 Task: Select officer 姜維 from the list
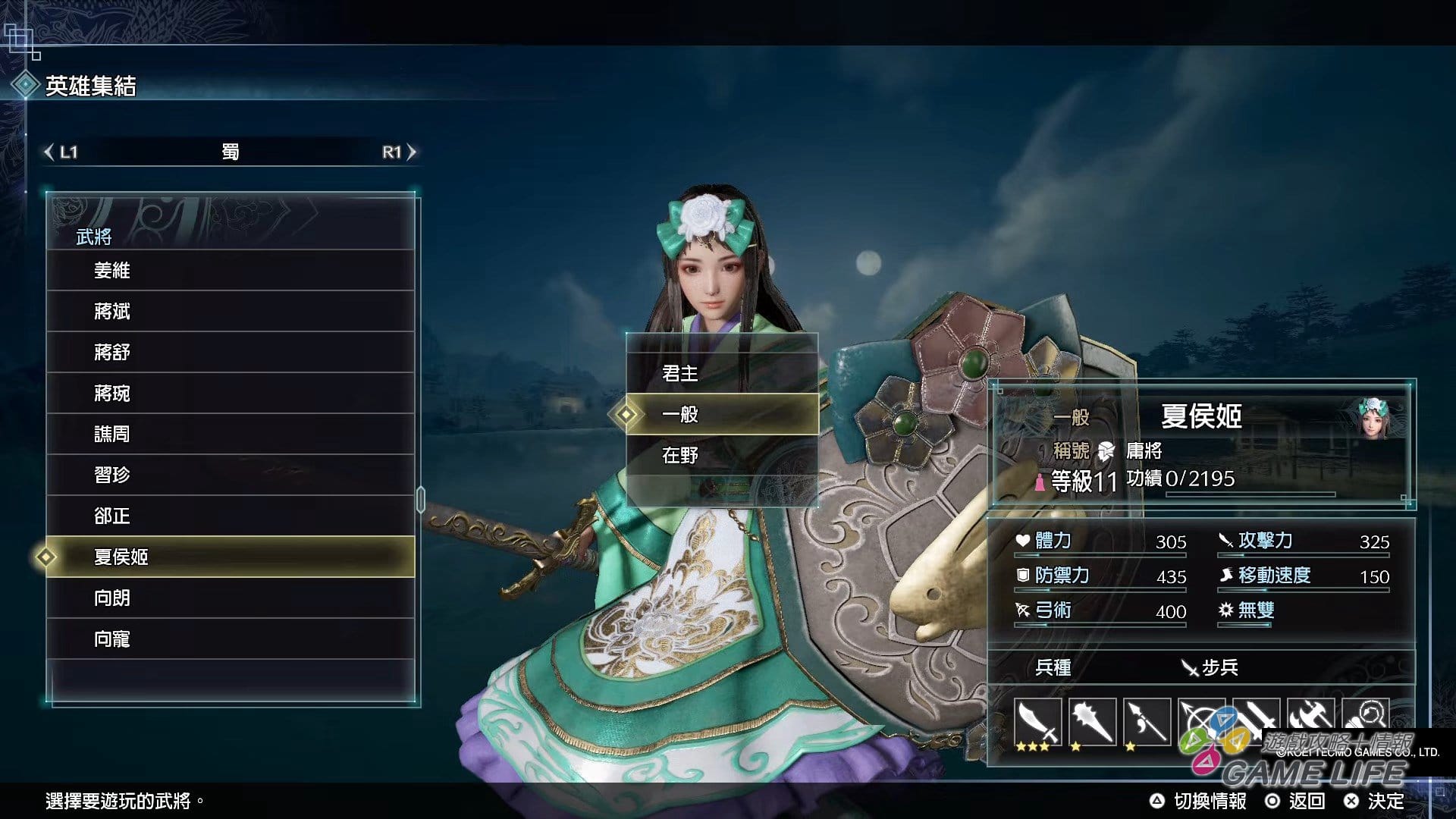pos(230,271)
